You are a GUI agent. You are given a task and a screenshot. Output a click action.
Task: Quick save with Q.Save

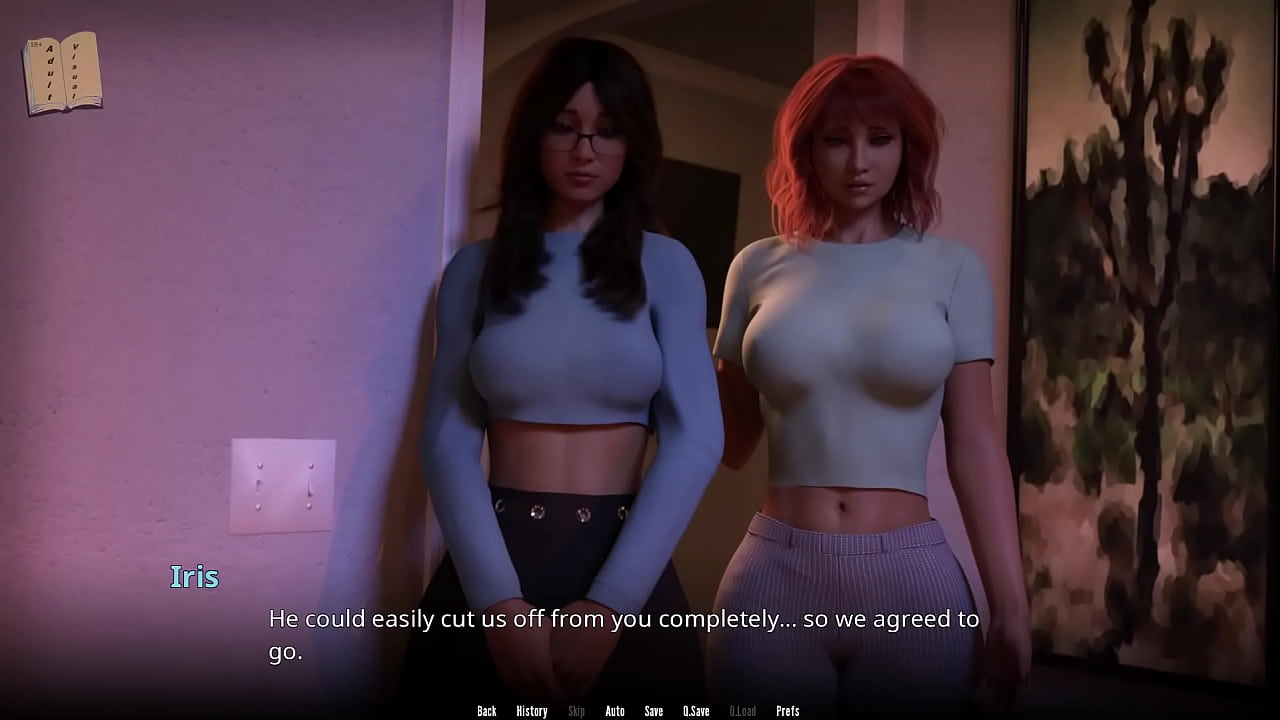pyautogui.click(x=696, y=711)
